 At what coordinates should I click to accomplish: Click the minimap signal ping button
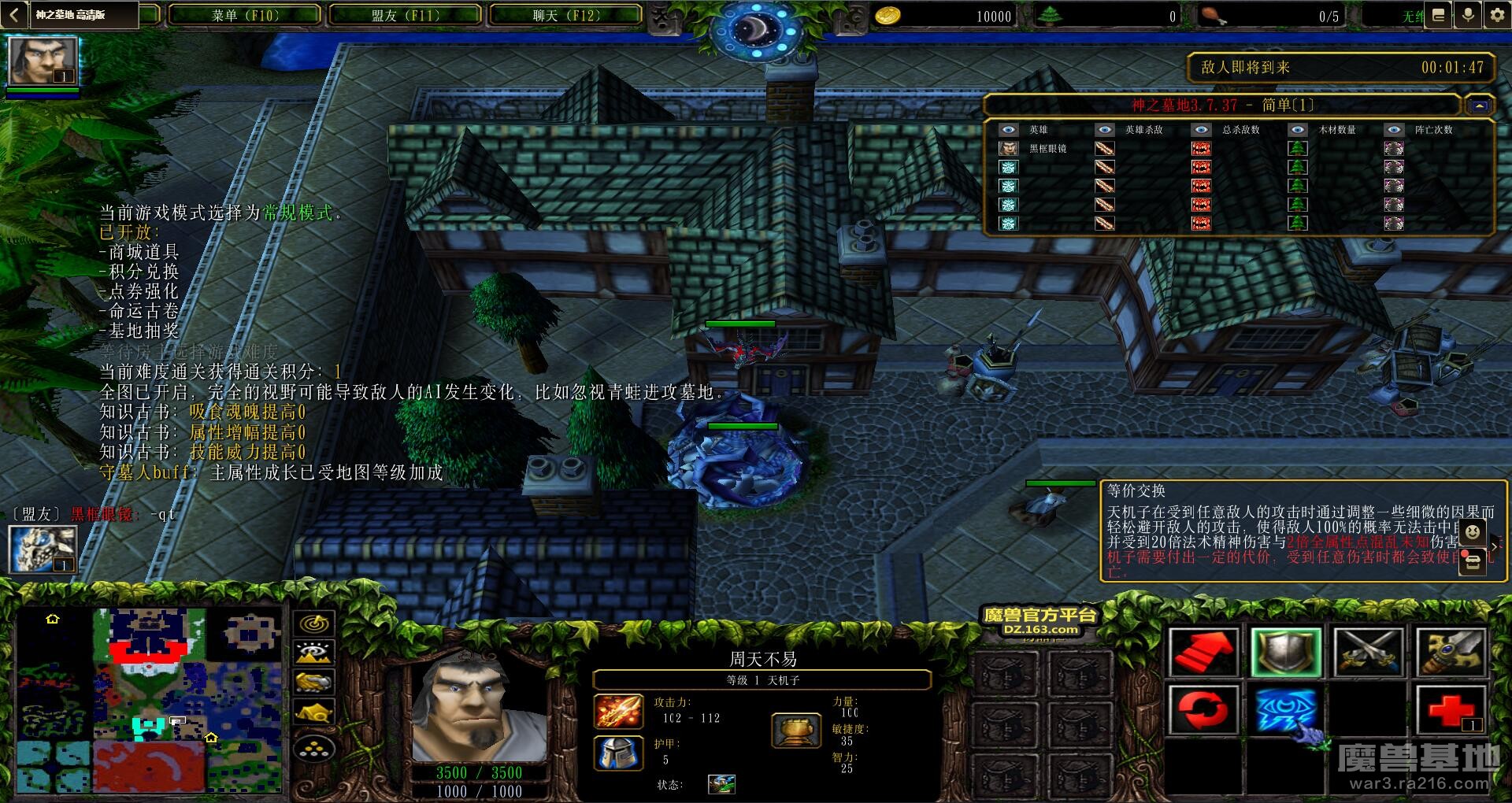314,624
